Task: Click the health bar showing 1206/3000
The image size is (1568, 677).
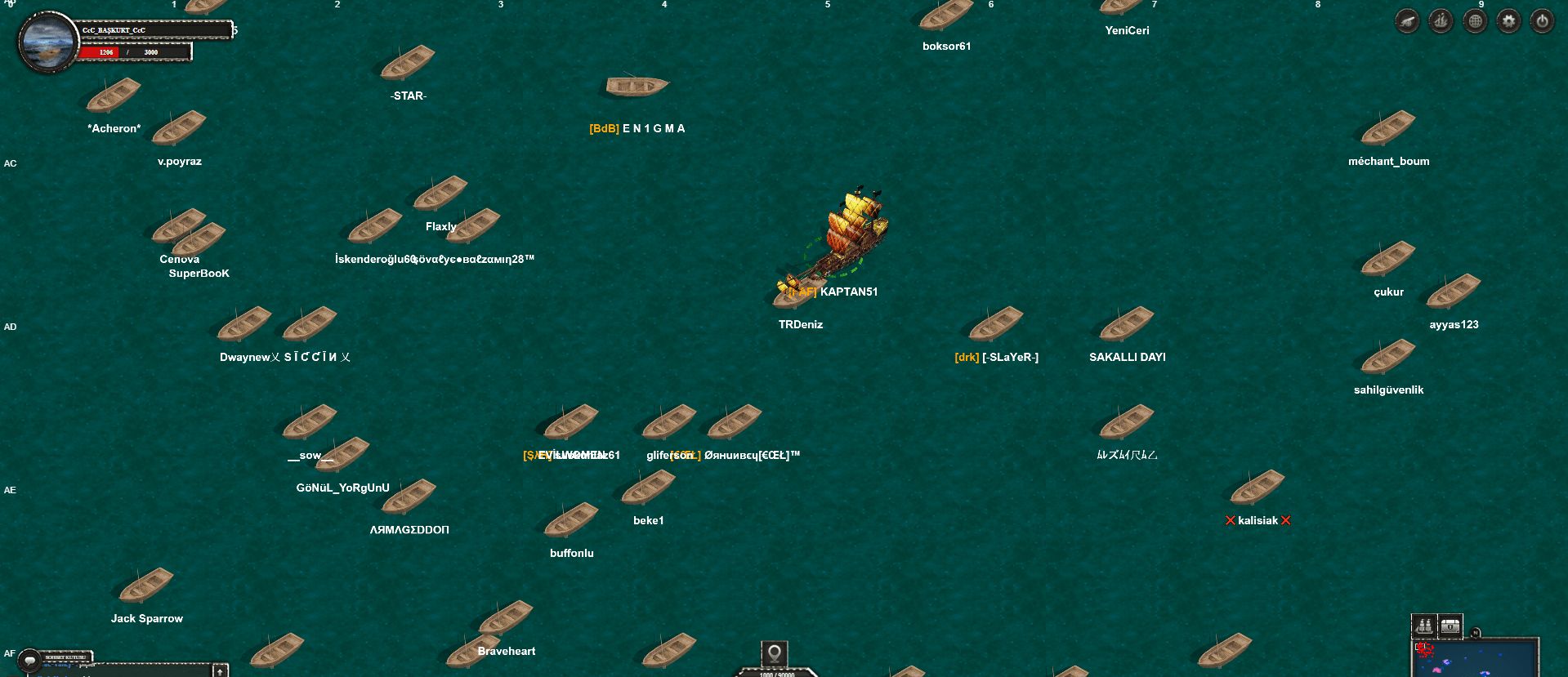Action: pyautogui.click(x=135, y=51)
